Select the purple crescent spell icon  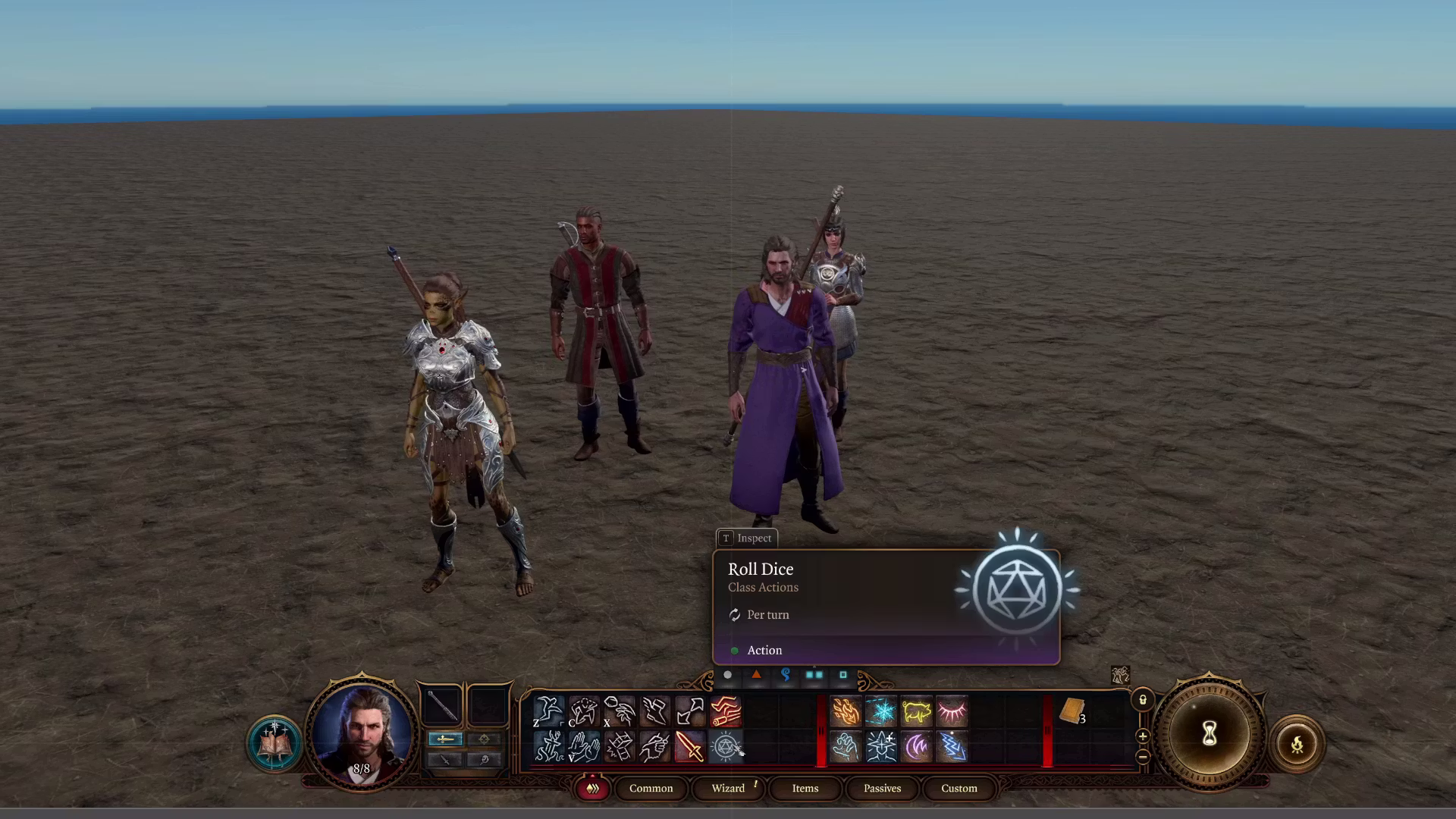916,748
